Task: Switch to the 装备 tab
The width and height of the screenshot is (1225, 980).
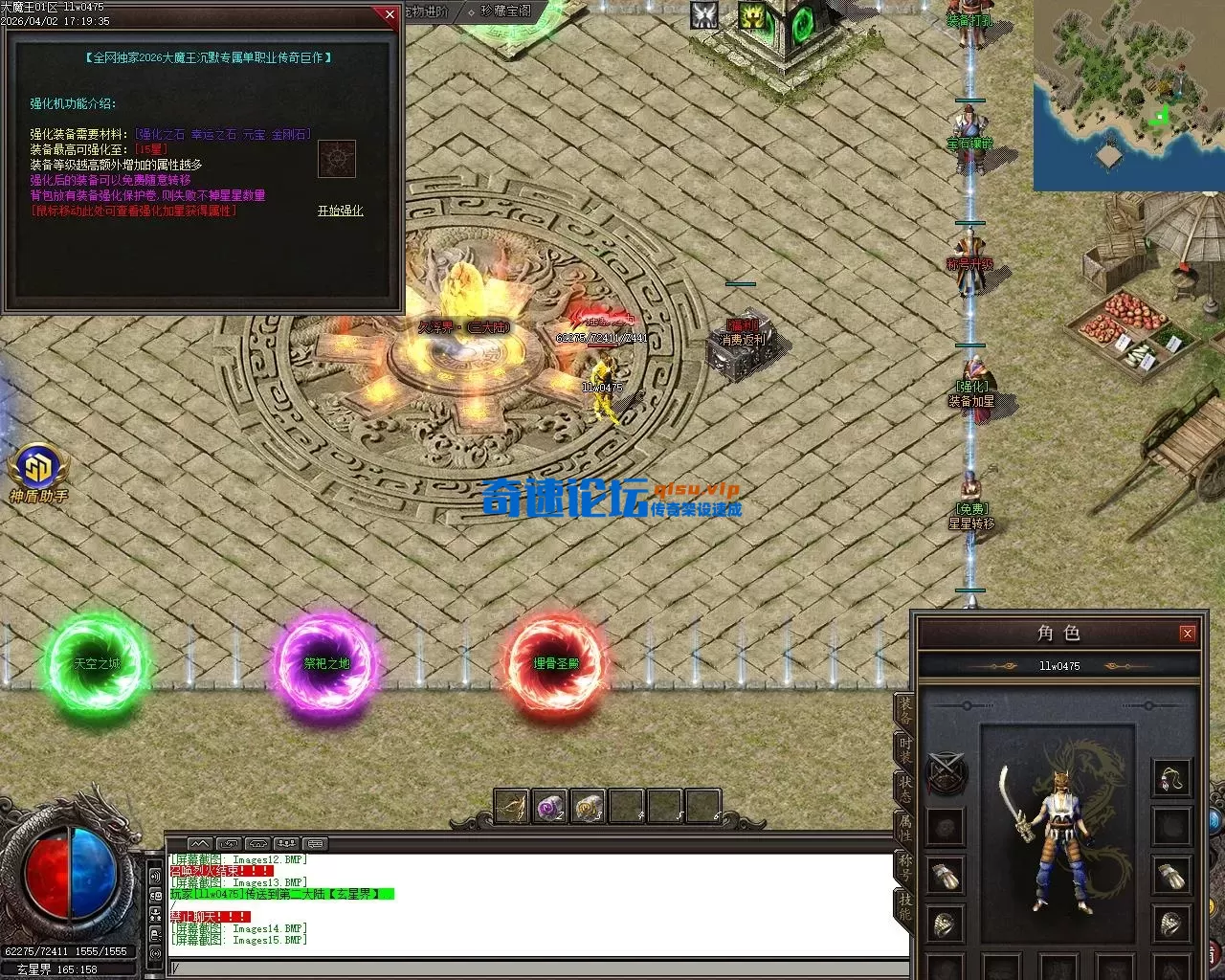Action: 905,710
